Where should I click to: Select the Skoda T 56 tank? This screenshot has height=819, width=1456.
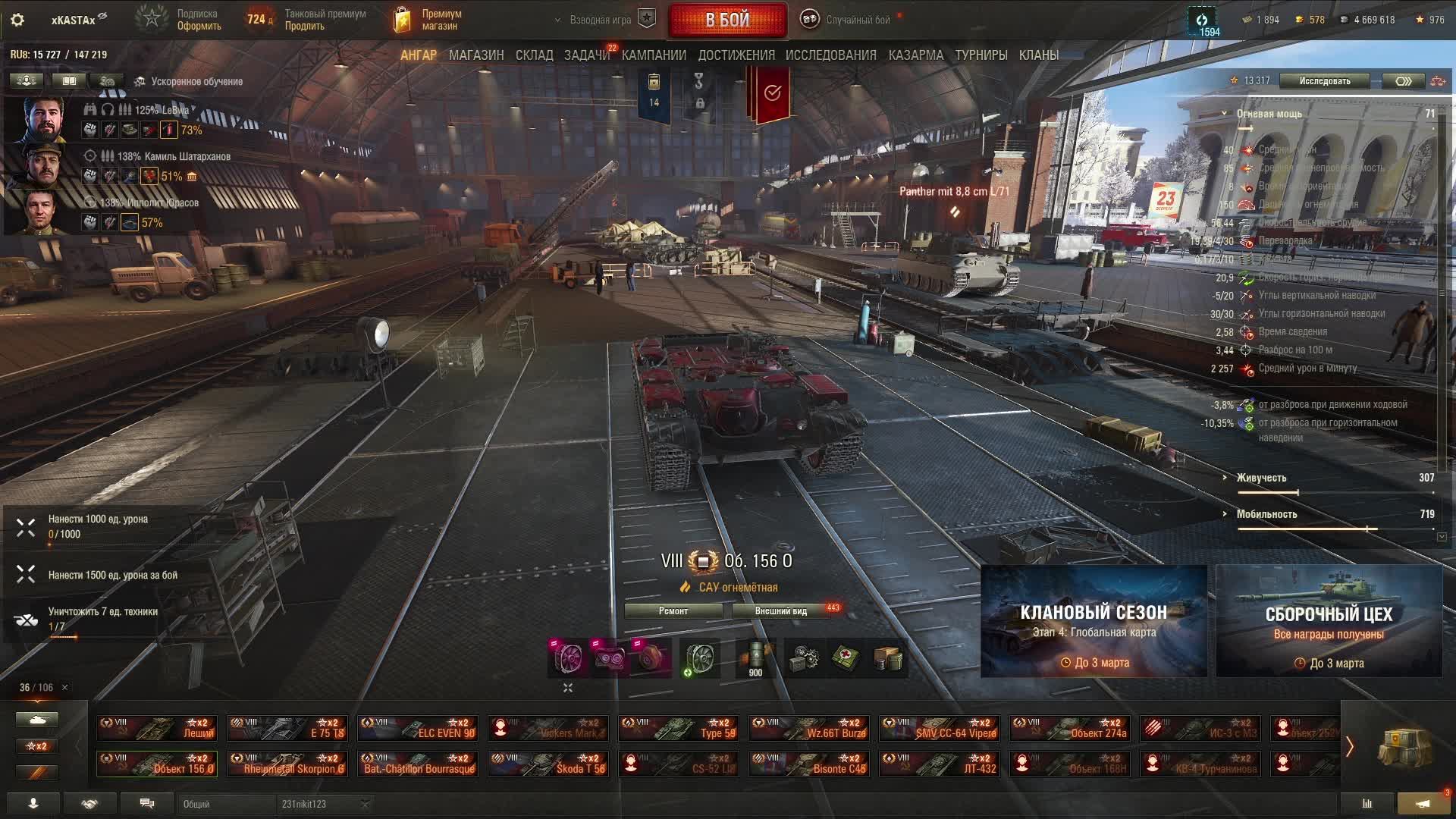[x=548, y=764]
